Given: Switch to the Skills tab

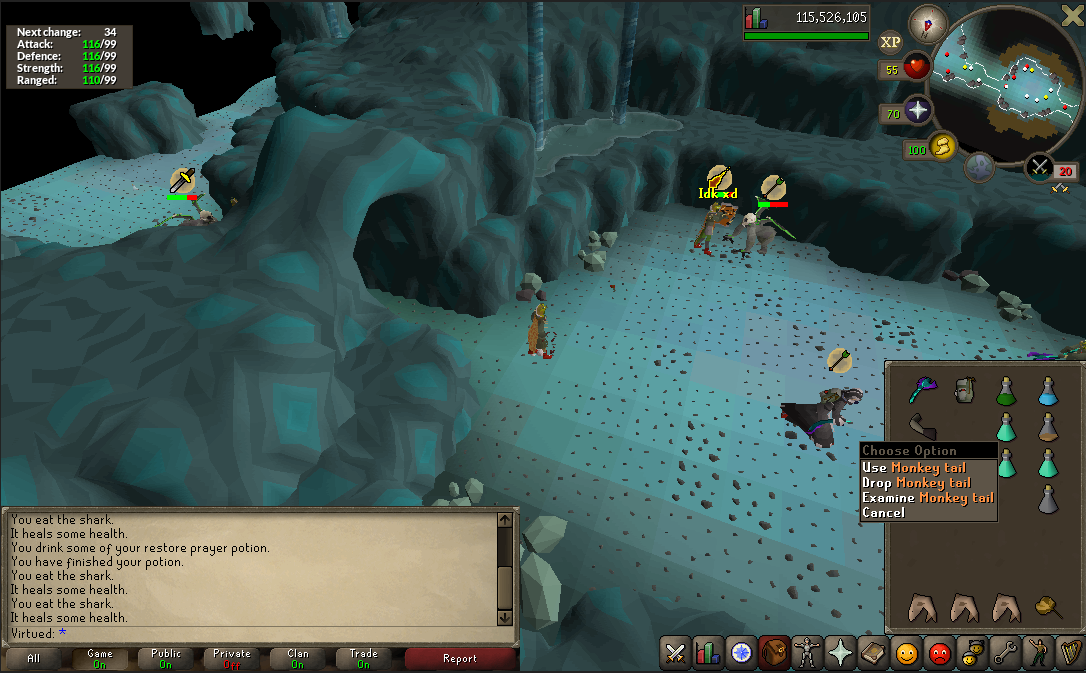Looking at the screenshot, I should 708,653.
